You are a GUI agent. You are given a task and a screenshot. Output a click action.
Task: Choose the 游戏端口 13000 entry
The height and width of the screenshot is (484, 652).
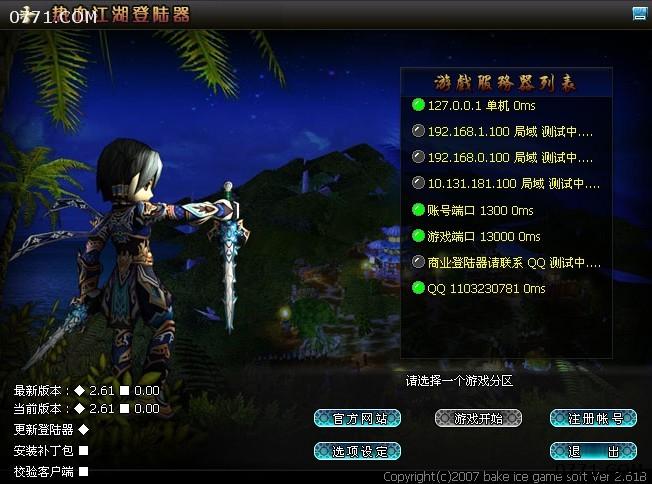(483, 236)
